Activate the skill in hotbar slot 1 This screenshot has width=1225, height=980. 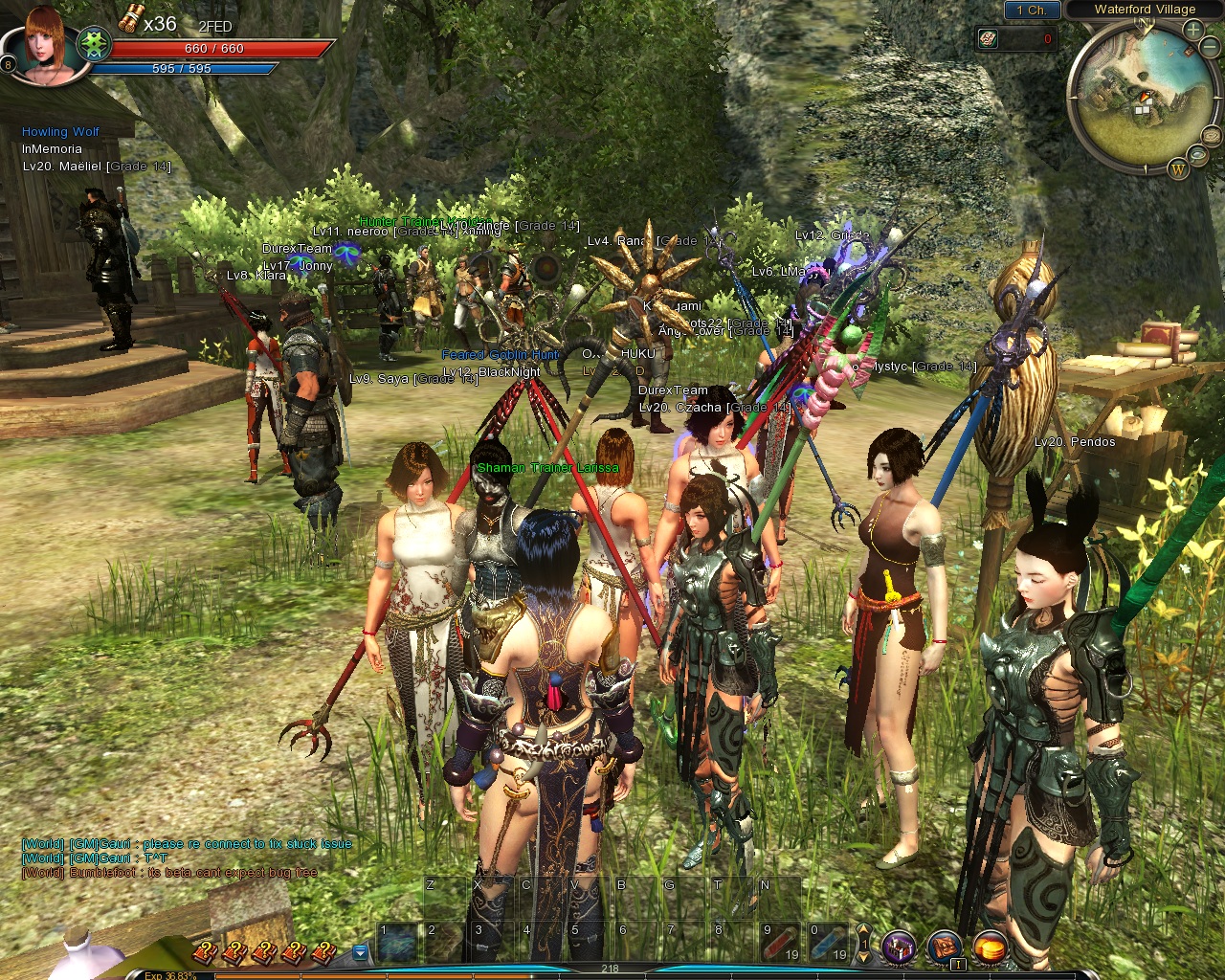click(x=397, y=943)
